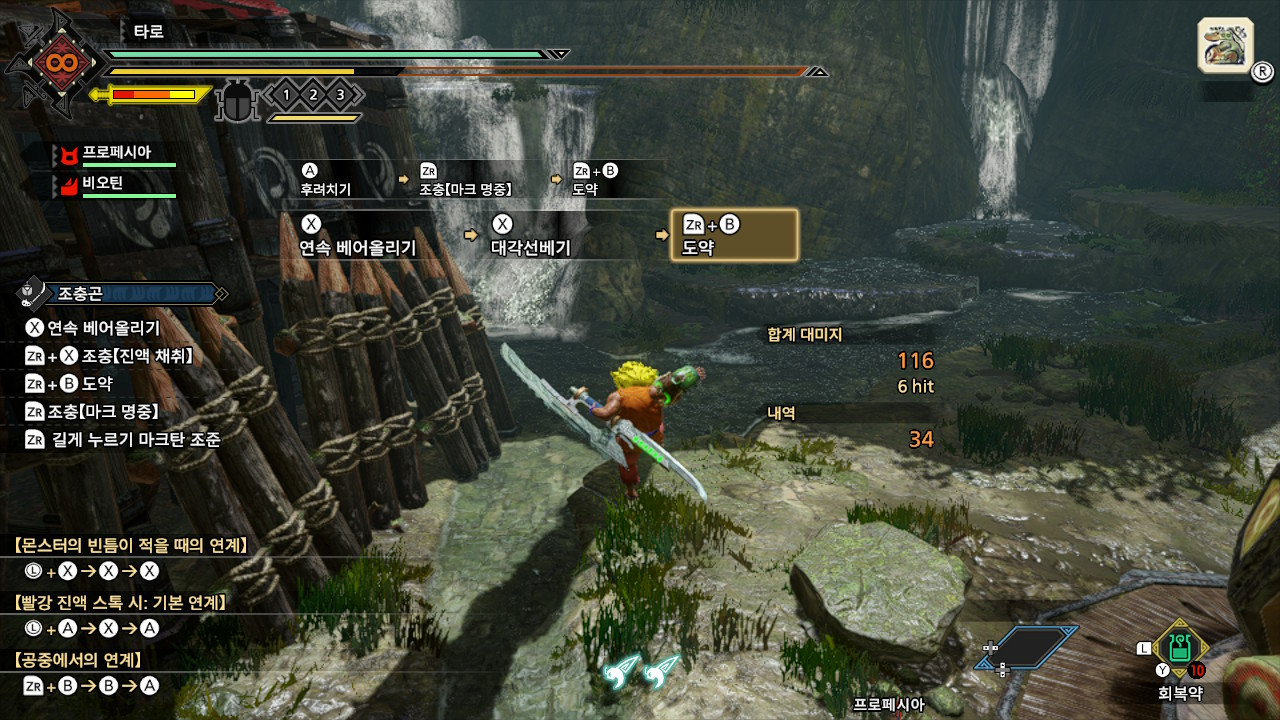Click the 빨강 진액 스톡 시 combo heading
The width and height of the screenshot is (1280, 720).
pyautogui.click(x=122, y=602)
